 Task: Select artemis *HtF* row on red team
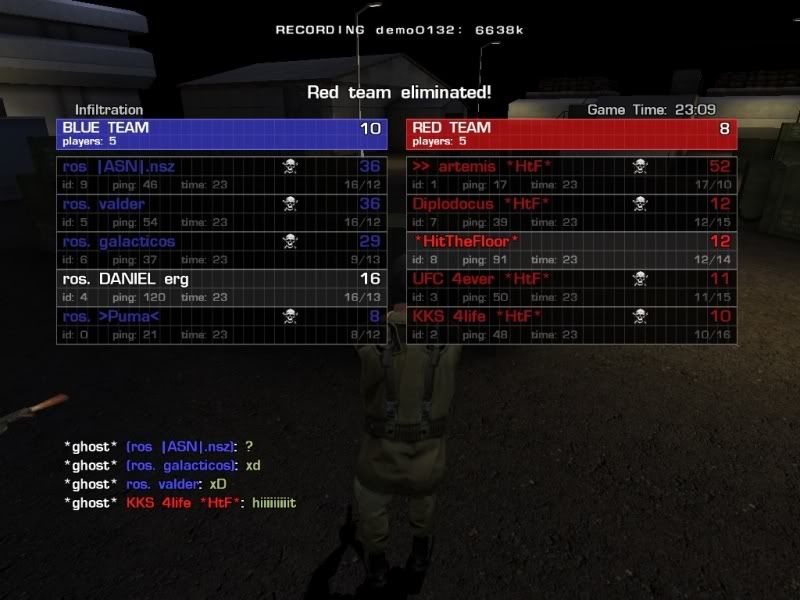(x=571, y=174)
